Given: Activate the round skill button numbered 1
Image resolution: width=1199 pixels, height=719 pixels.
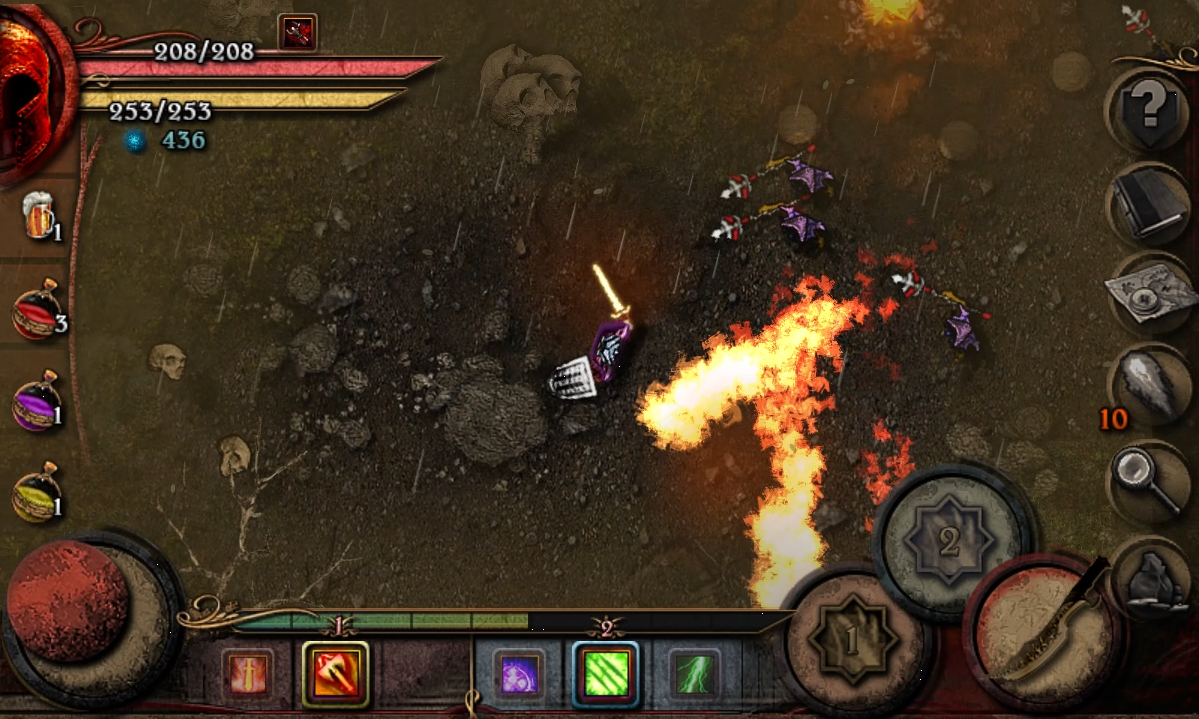Looking at the screenshot, I should pos(851,638).
